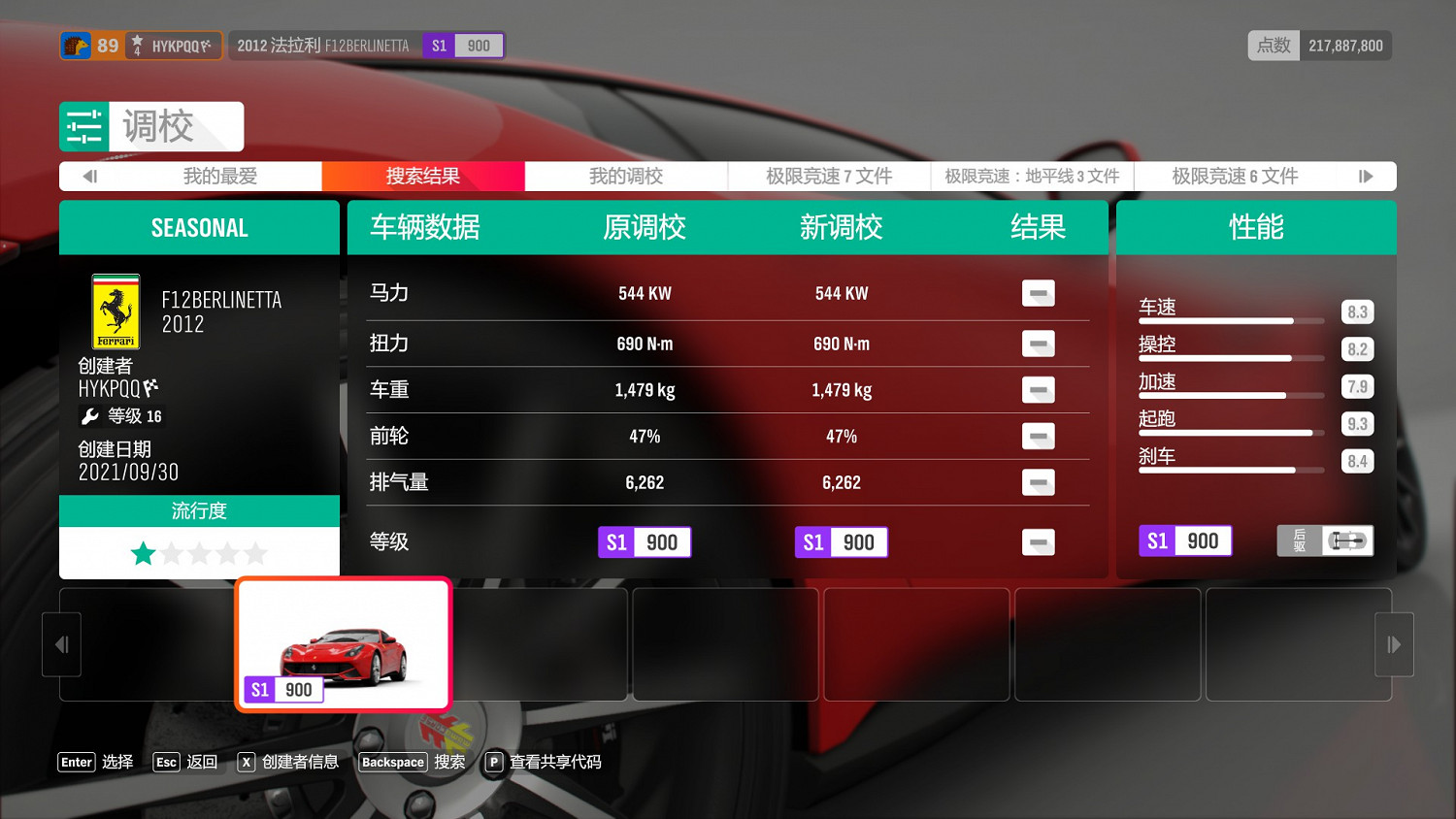
Task: Expand more tabs with the right chevron arrow
Action: point(1367,176)
